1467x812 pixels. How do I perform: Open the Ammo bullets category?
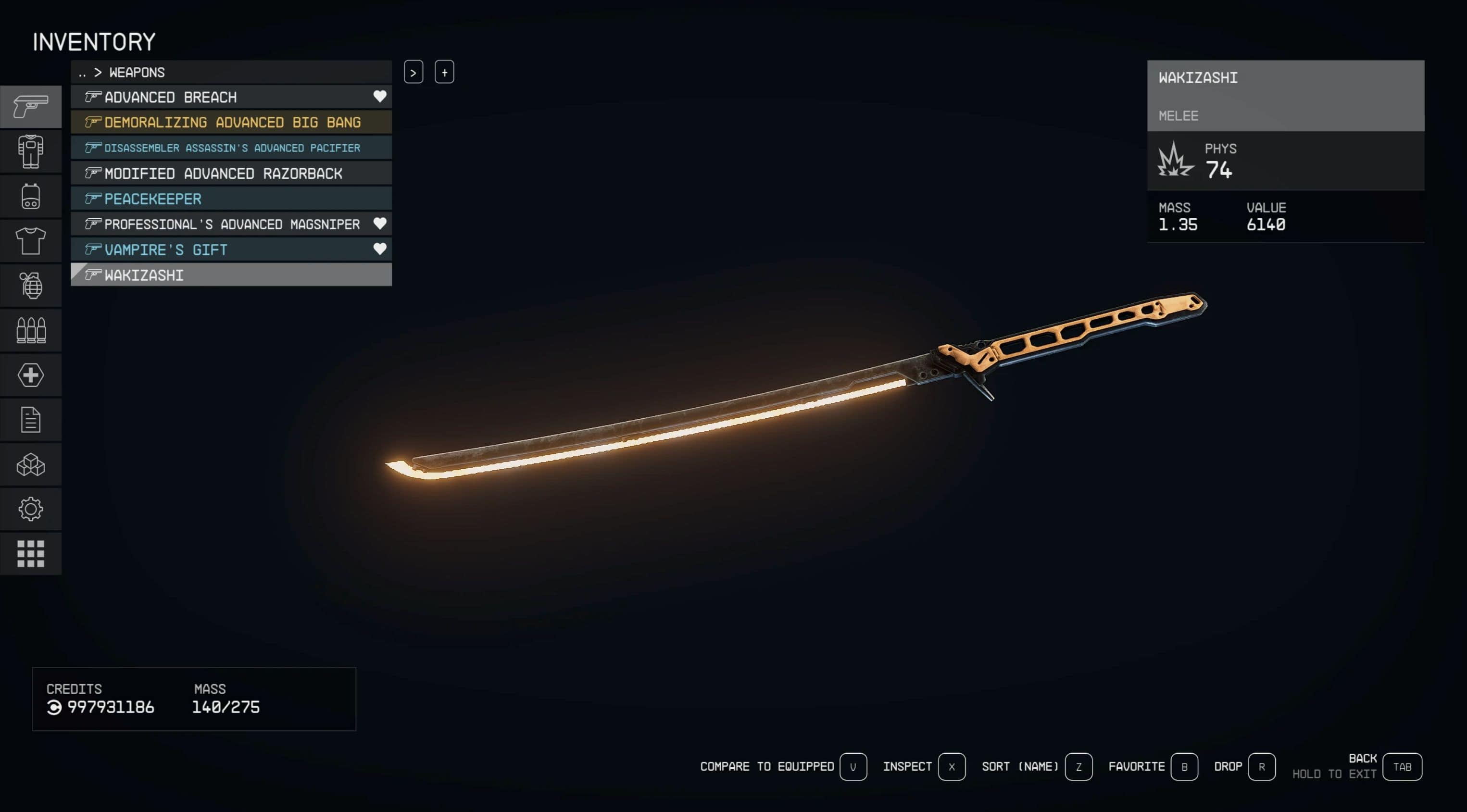(31, 330)
